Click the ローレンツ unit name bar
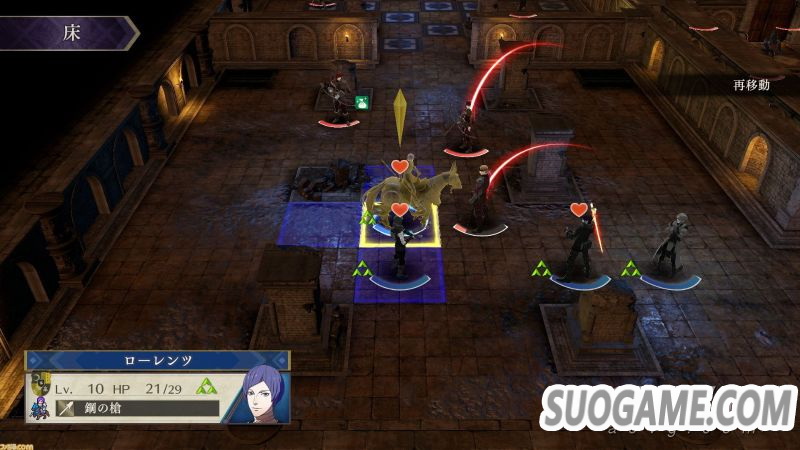The width and height of the screenshot is (800, 450). point(157,360)
